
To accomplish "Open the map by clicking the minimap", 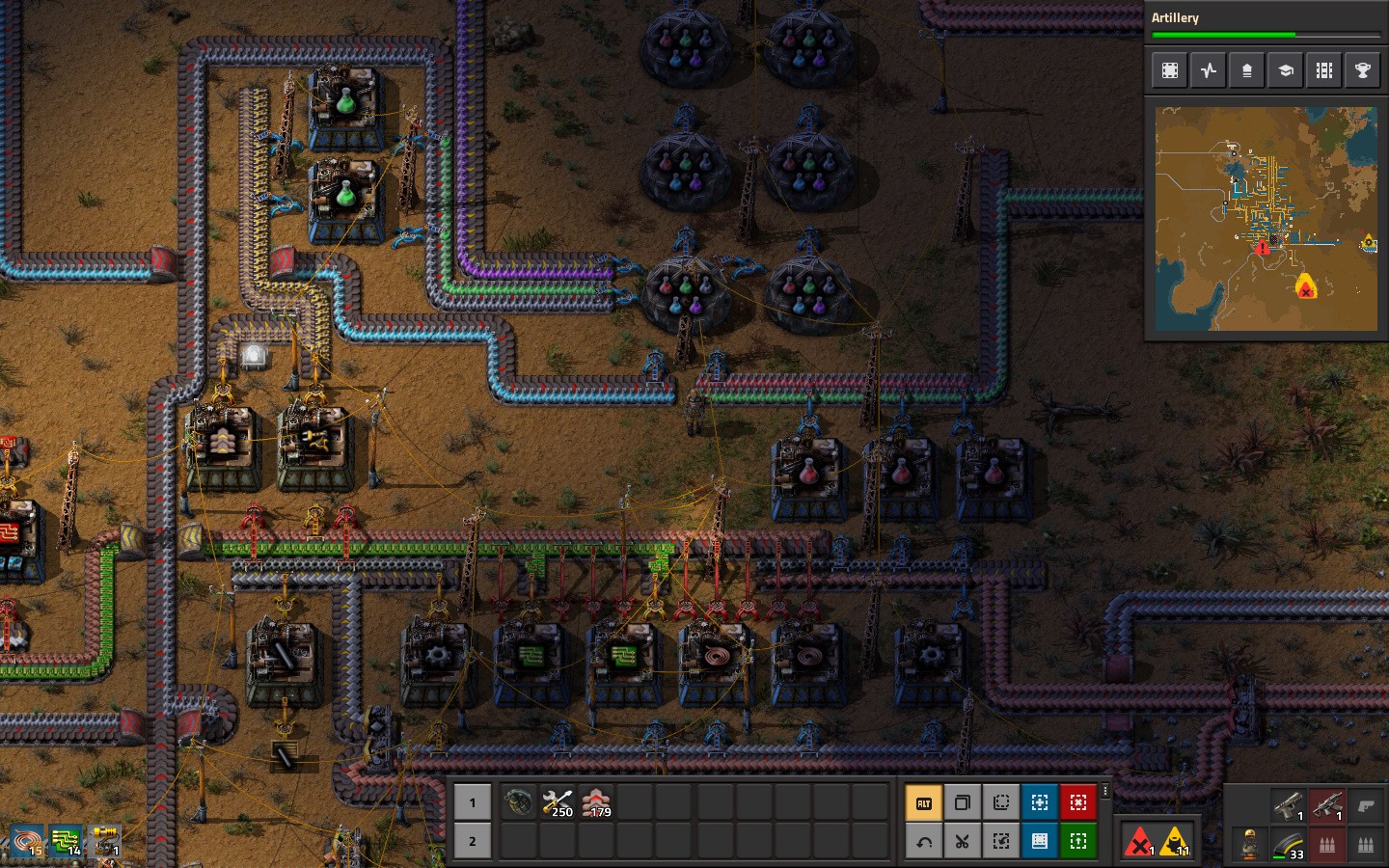I will (1266, 219).
